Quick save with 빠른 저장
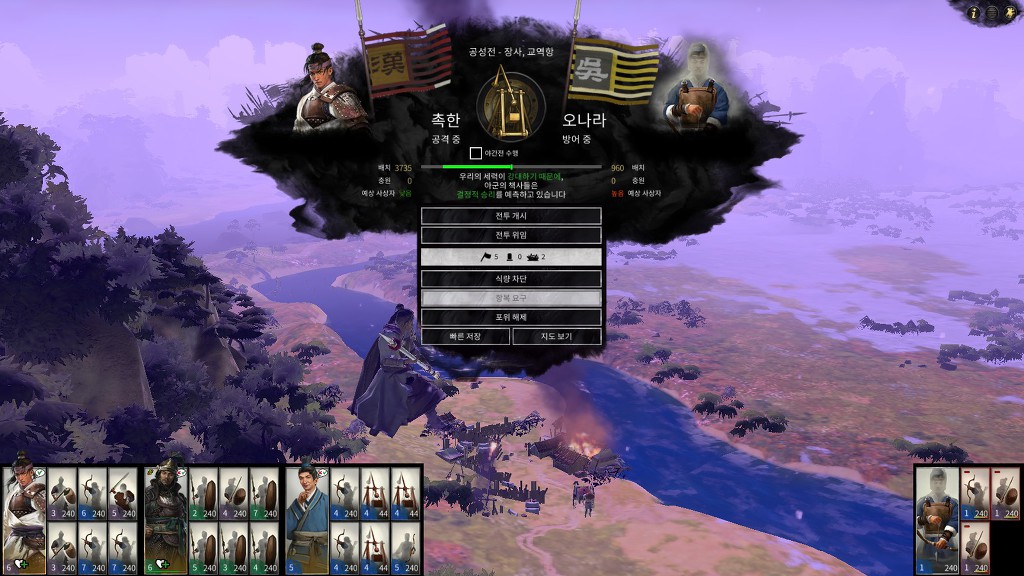 point(465,336)
